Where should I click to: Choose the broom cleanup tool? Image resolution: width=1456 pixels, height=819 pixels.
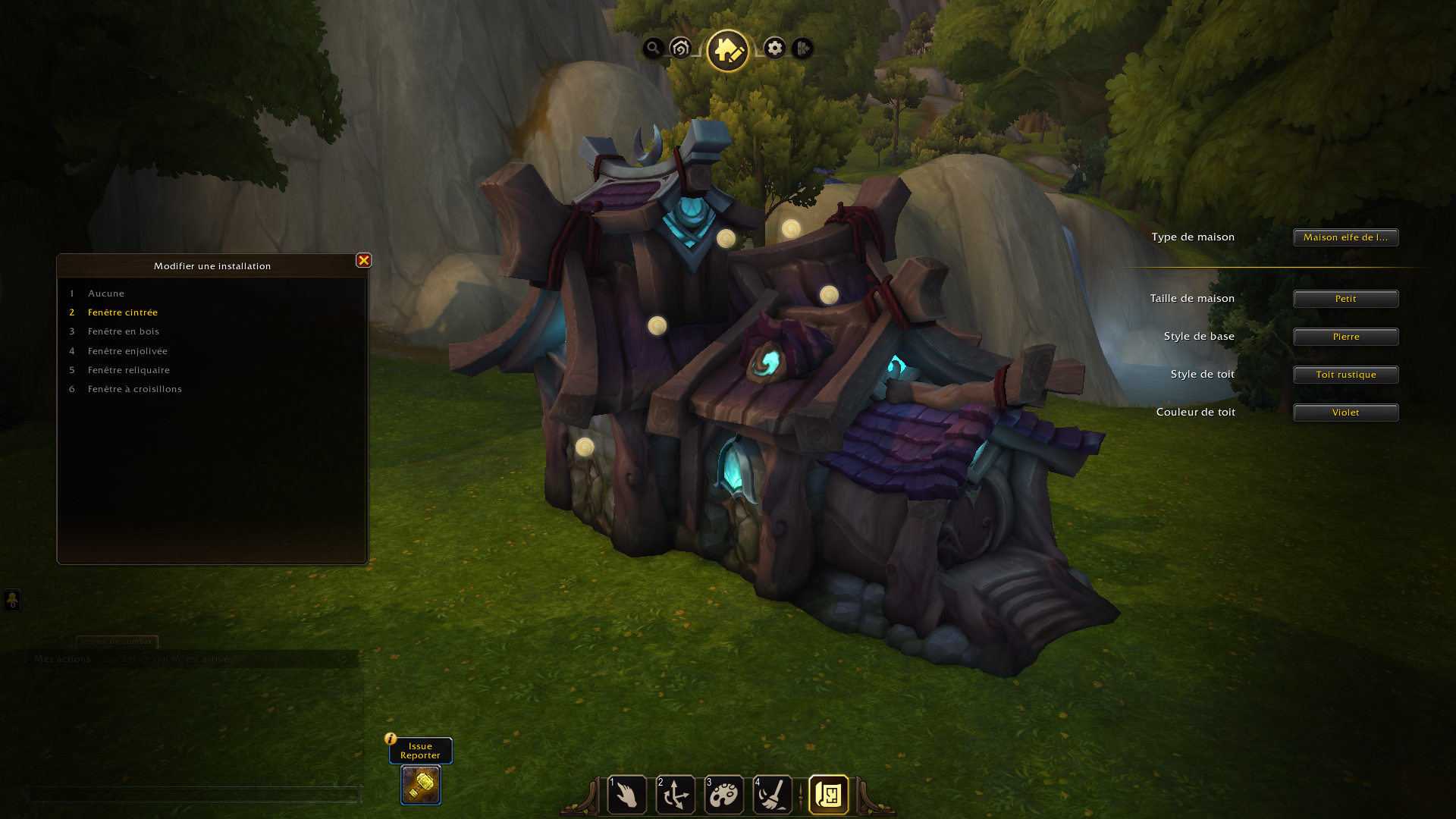(773, 795)
